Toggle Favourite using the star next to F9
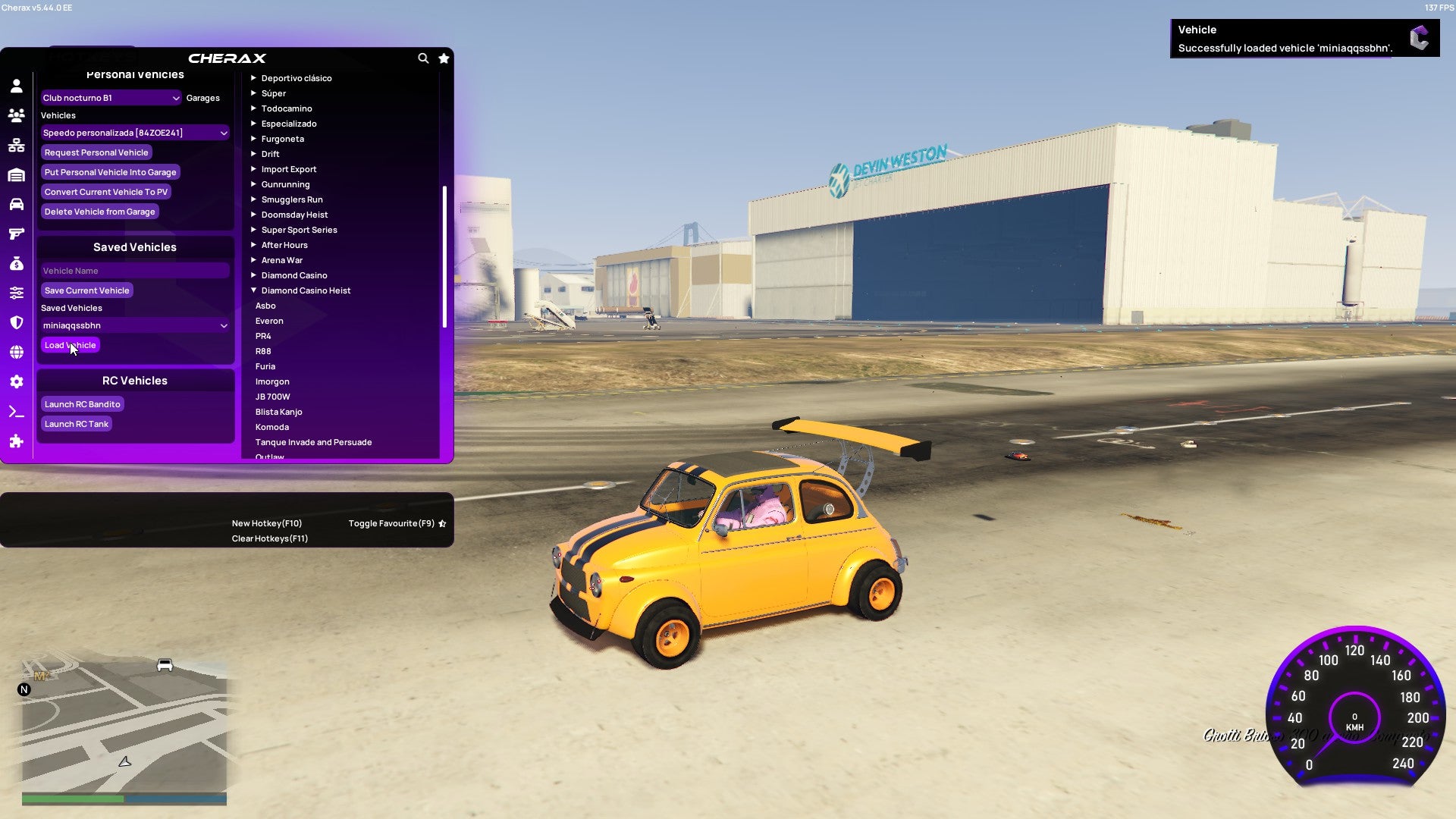The width and height of the screenshot is (1456, 819). tap(442, 522)
